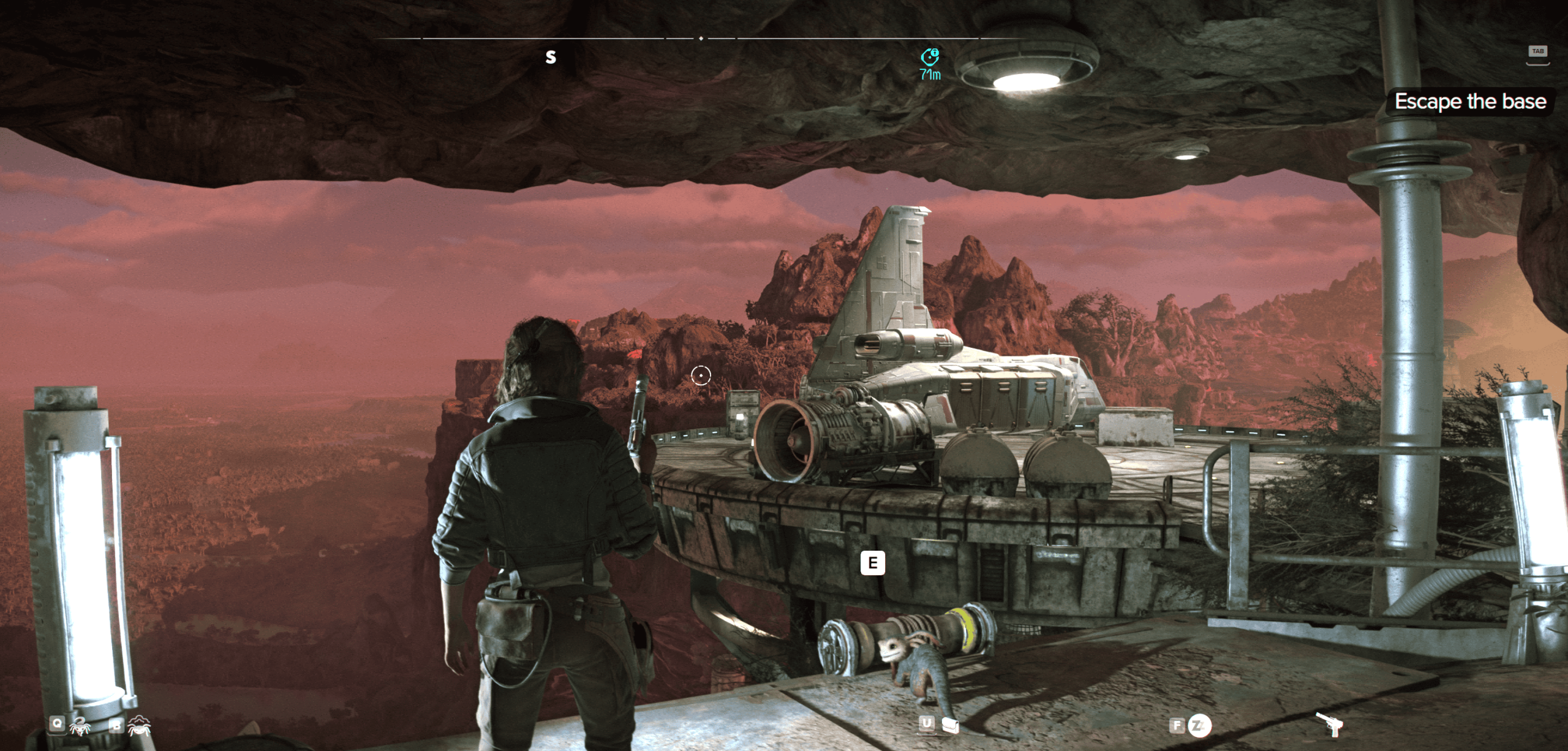Activate the Nix sense icon with wave arcs
This screenshot has height=751, width=1568.
tap(140, 726)
